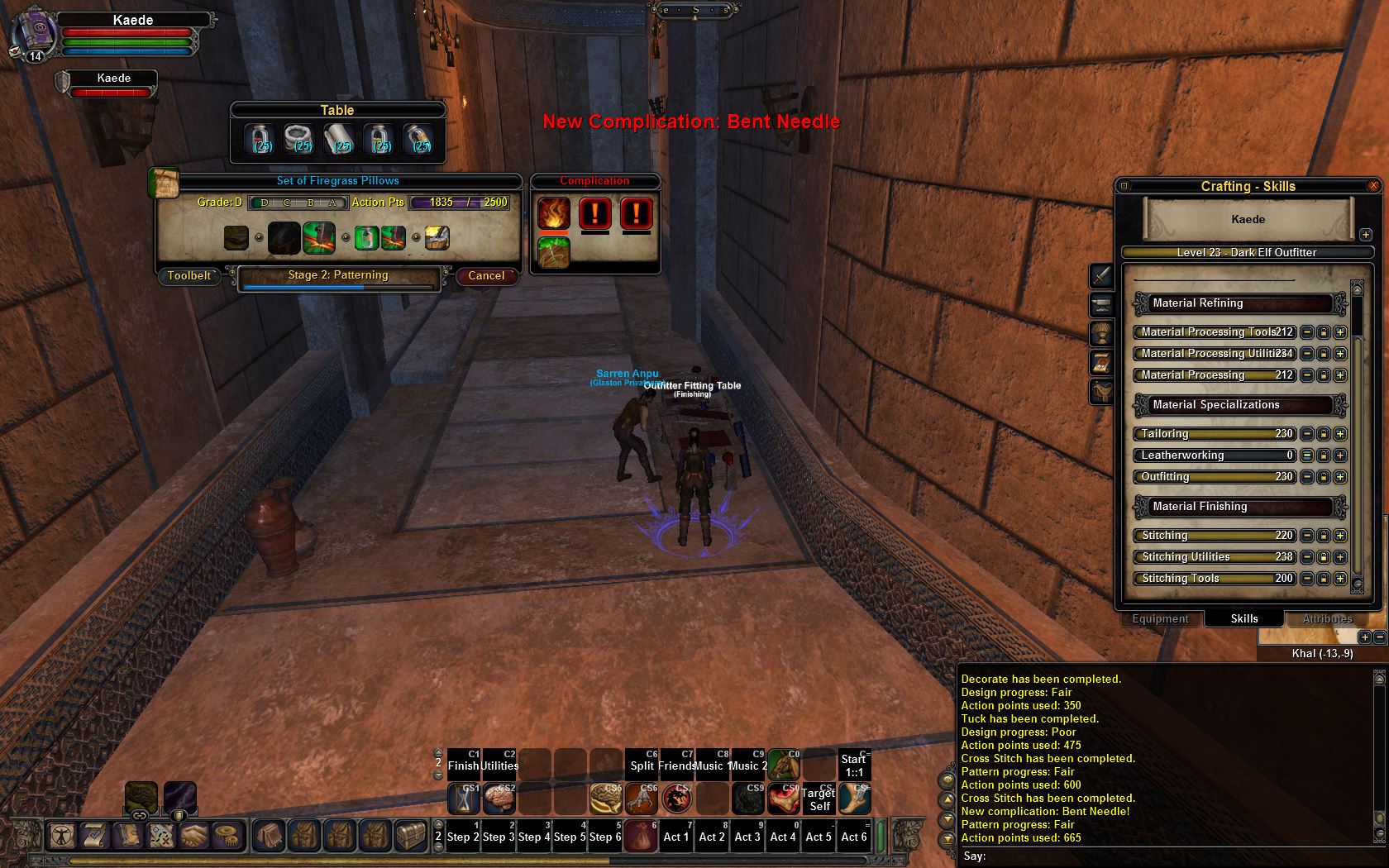Viewport: 1389px width, 868px height.
Task: Use the bucket crafting action
Action: click(x=437, y=238)
